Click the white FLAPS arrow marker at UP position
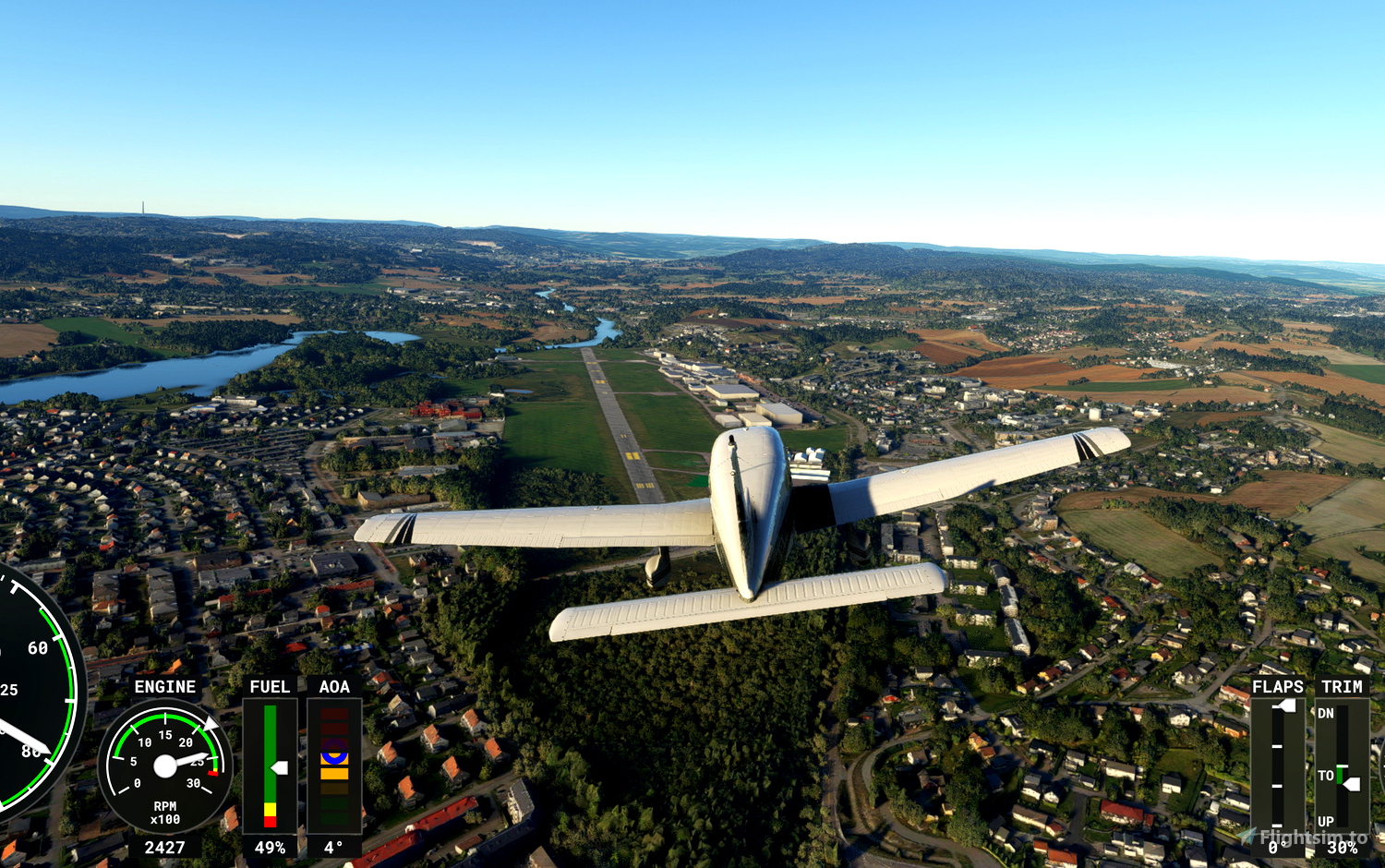Image resolution: width=1385 pixels, height=868 pixels. click(x=1287, y=705)
